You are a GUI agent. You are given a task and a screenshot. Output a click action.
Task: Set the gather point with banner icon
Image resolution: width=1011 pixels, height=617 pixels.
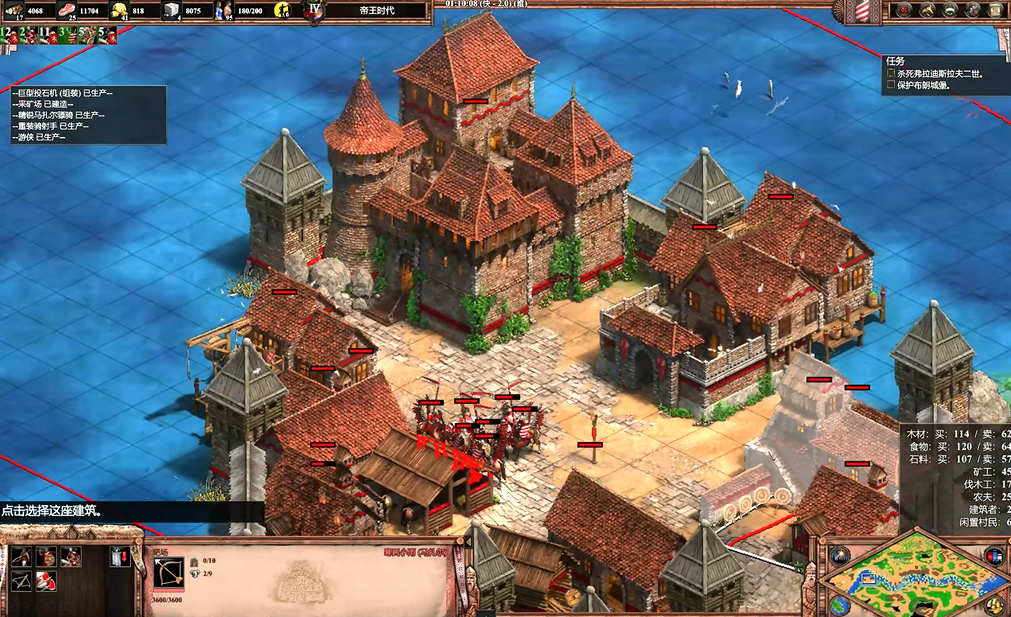[121, 556]
